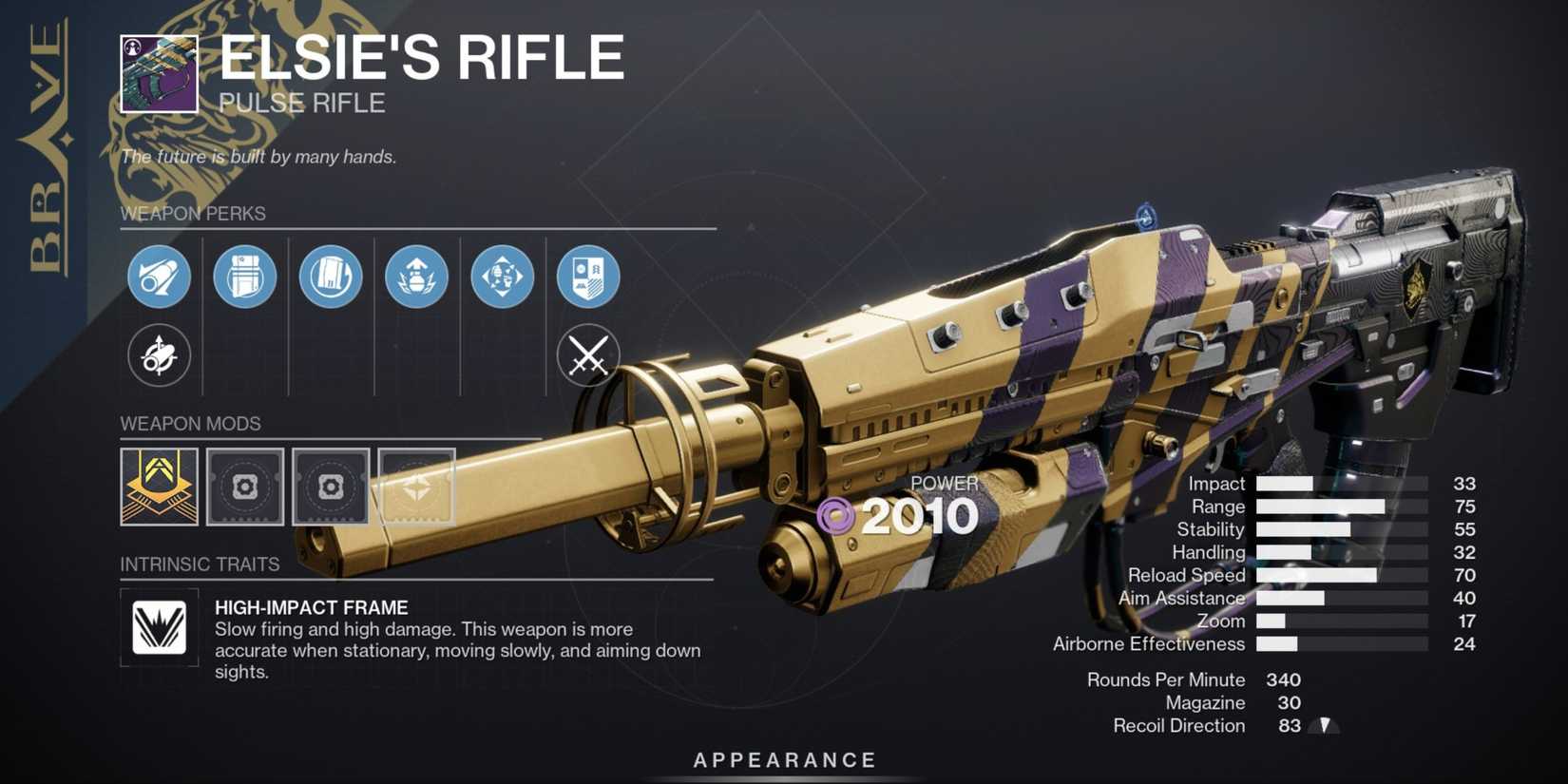Select the Kinetic Tremors perk icon
This screenshot has height=784, width=1568.
point(502,277)
